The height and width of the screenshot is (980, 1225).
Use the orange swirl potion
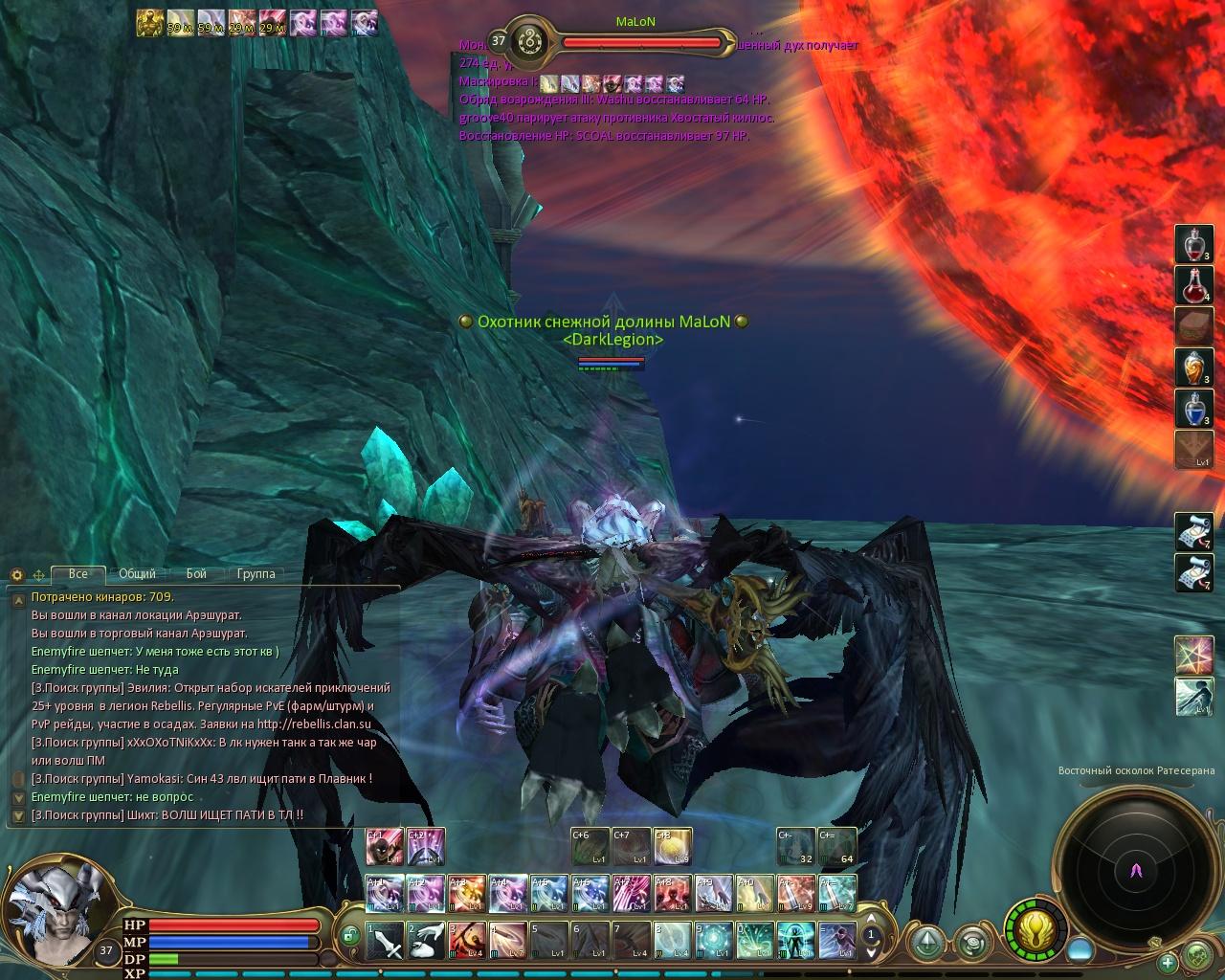click(x=1193, y=367)
